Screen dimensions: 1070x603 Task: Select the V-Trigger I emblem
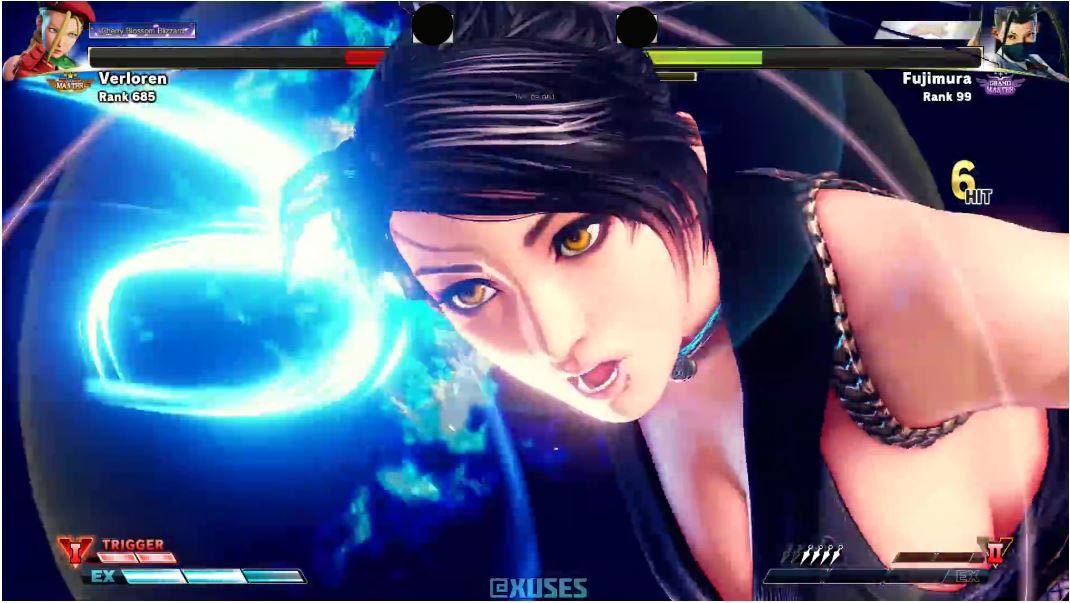tap(74, 550)
